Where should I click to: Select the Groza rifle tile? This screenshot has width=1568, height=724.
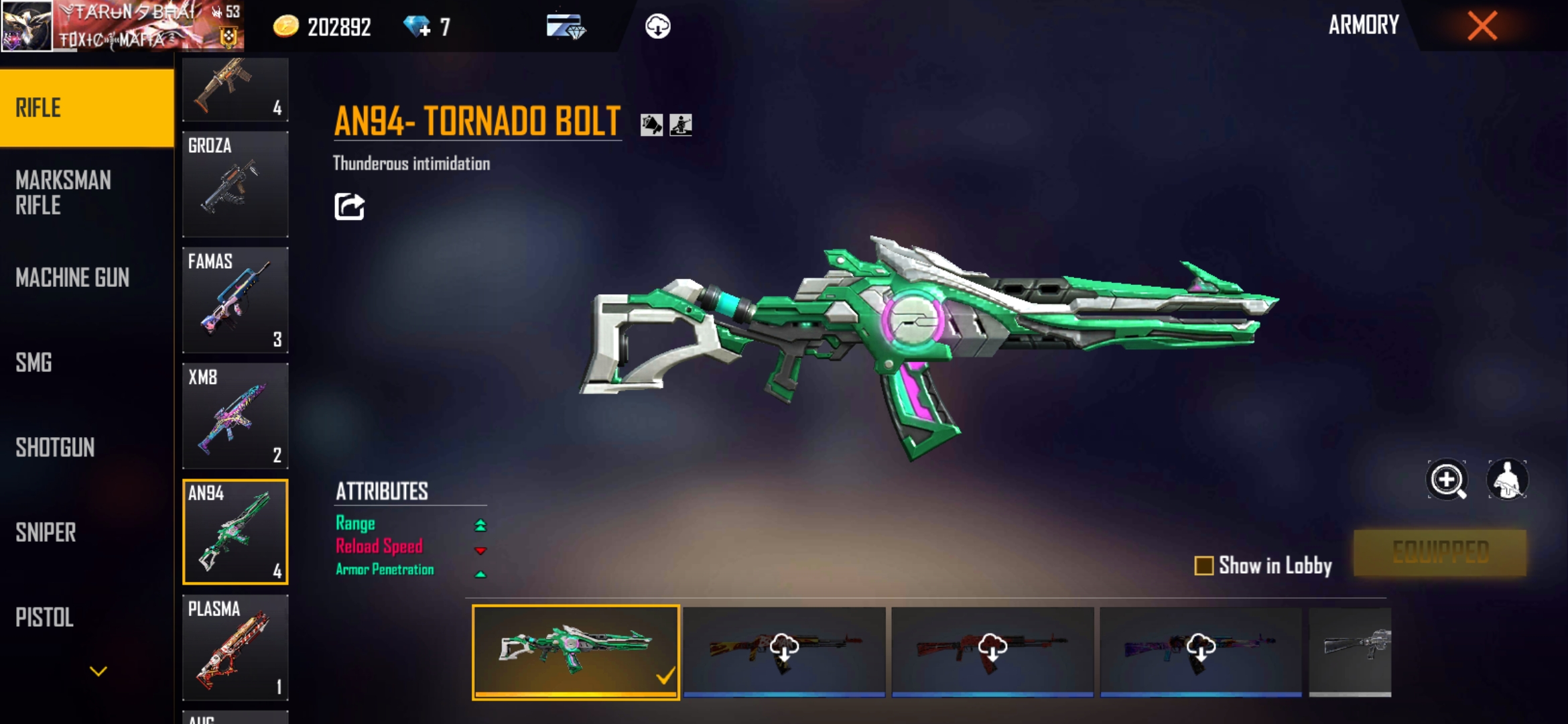tap(235, 184)
